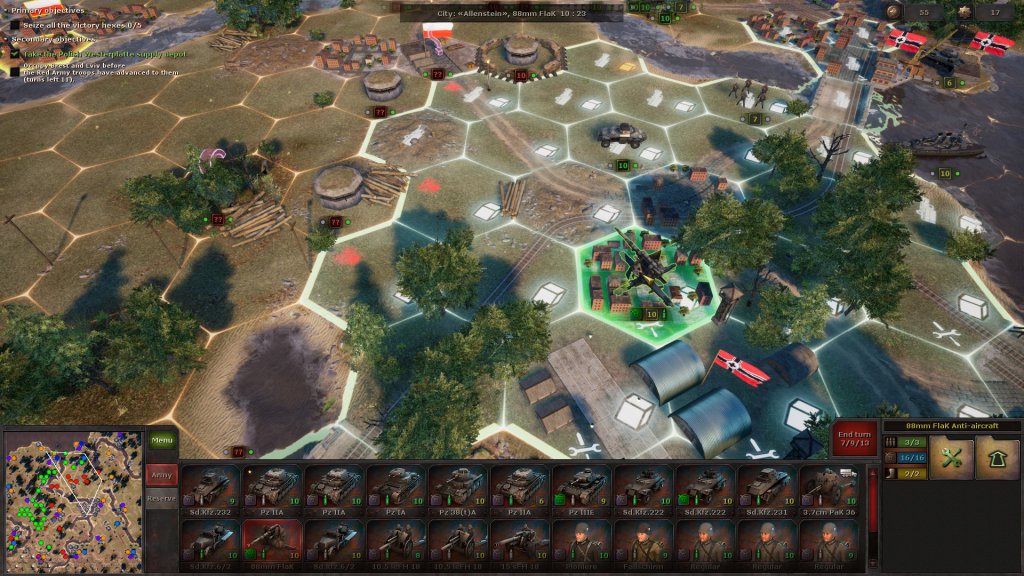Open the green Menu button
Viewport: 1024px width, 576px height.
pyautogui.click(x=161, y=441)
